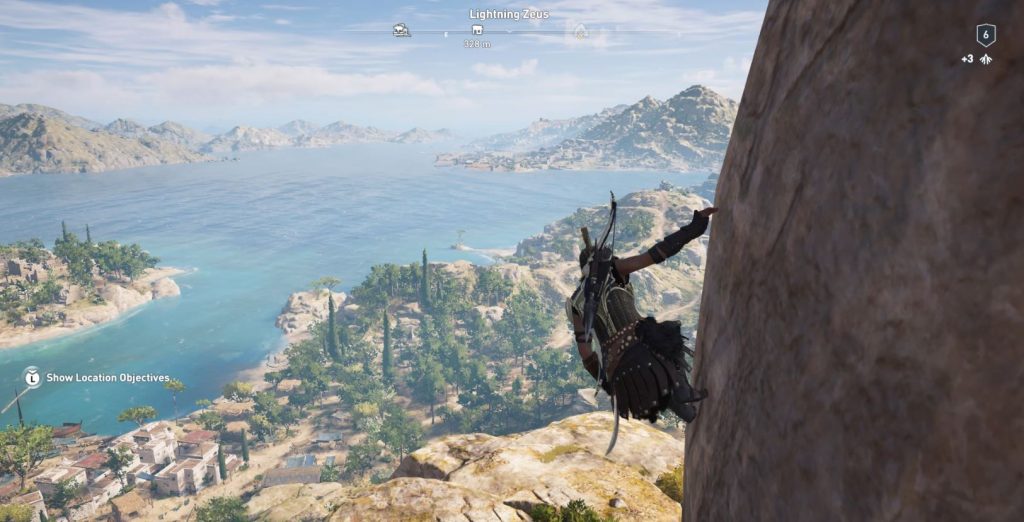The width and height of the screenshot is (1024, 522).
Task: Open the unspent ability points icon
Action: click(985, 60)
